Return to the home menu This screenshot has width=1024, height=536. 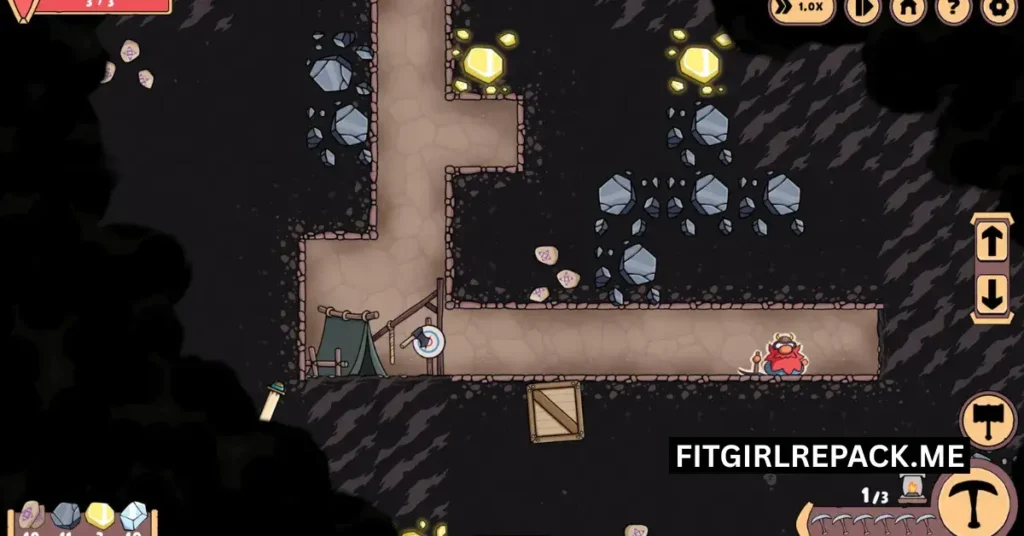coord(908,9)
